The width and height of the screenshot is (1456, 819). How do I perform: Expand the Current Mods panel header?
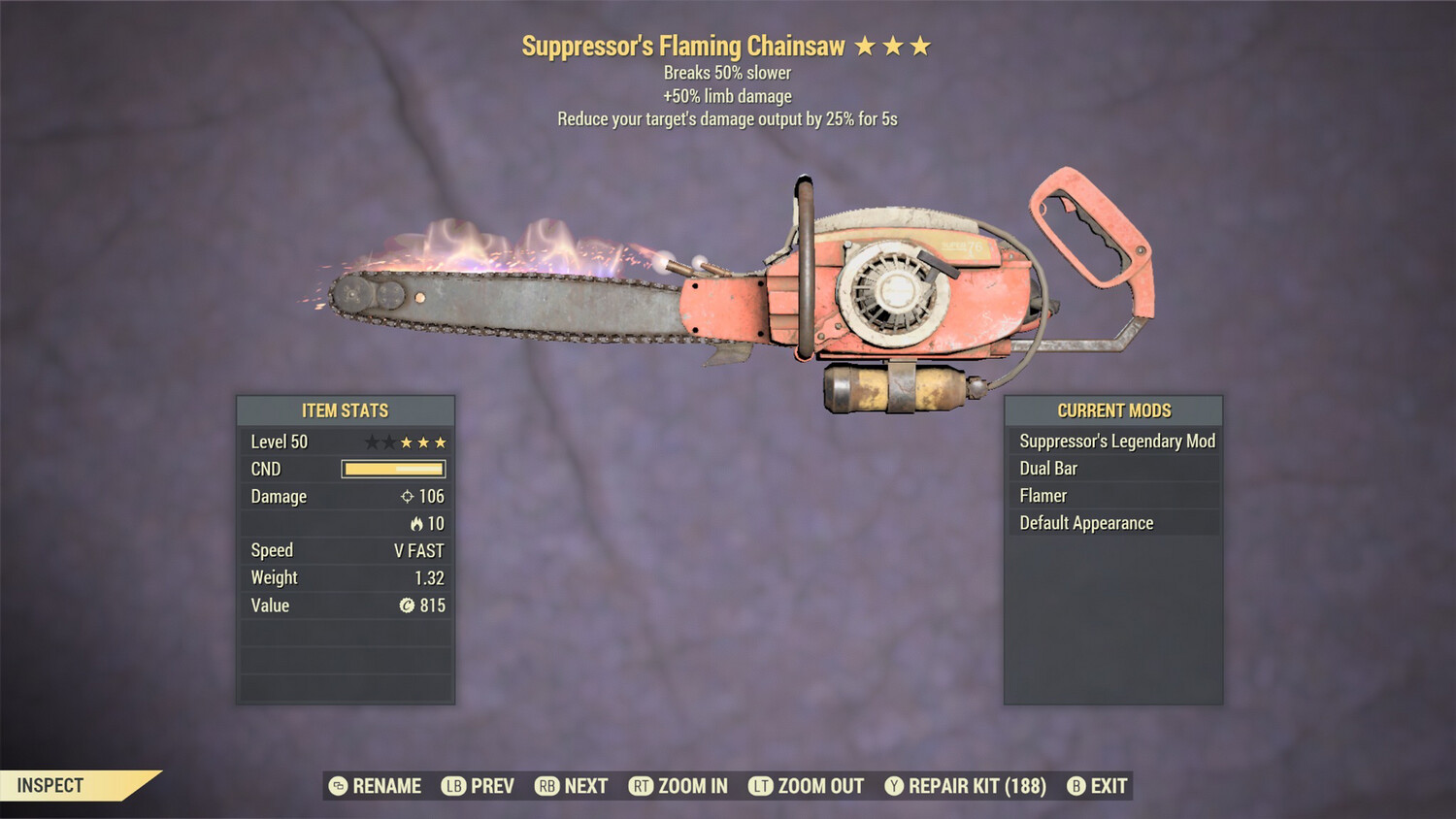click(x=1112, y=410)
